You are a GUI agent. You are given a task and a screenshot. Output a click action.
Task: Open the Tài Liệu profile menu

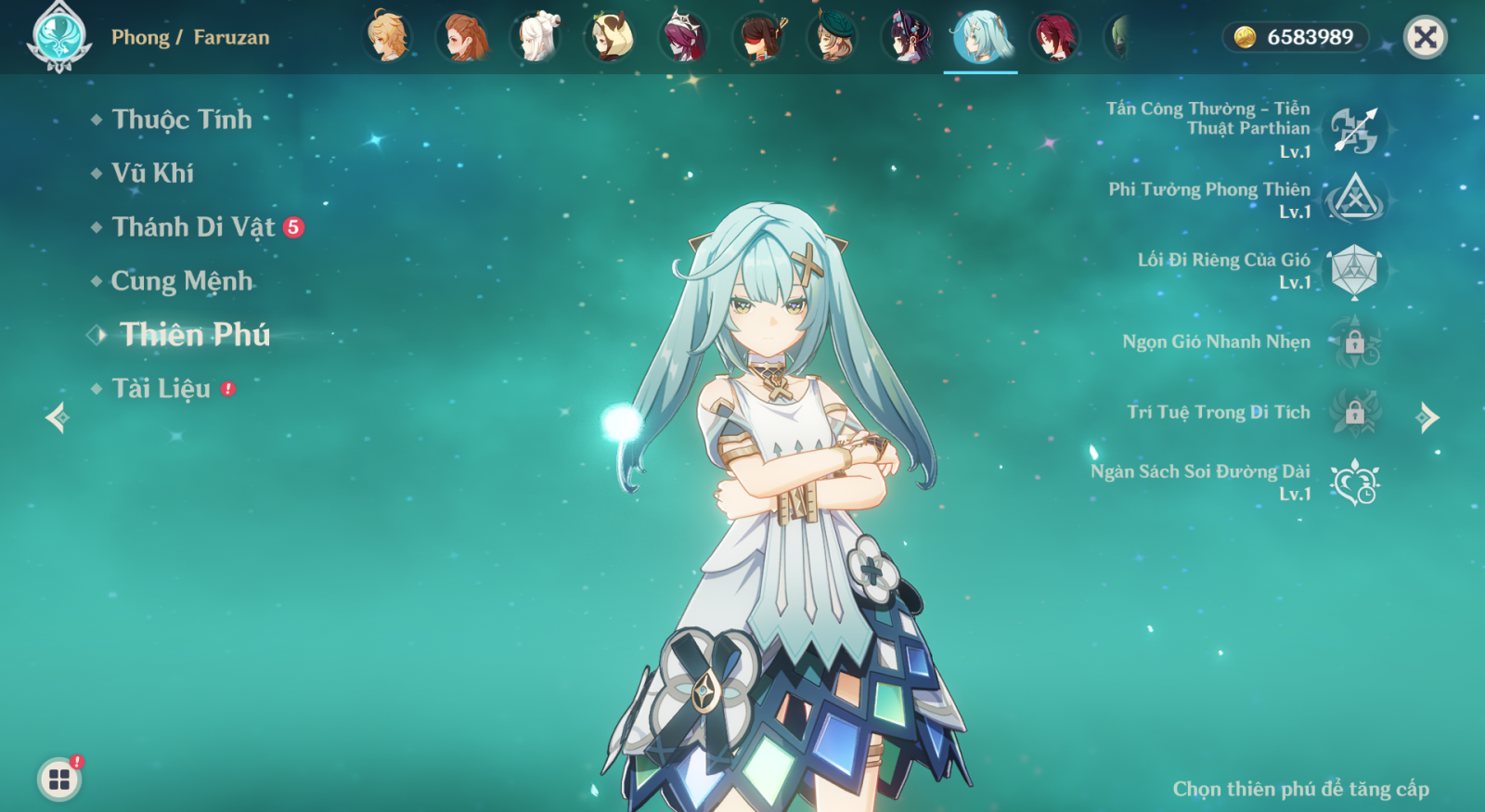coord(161,389)
